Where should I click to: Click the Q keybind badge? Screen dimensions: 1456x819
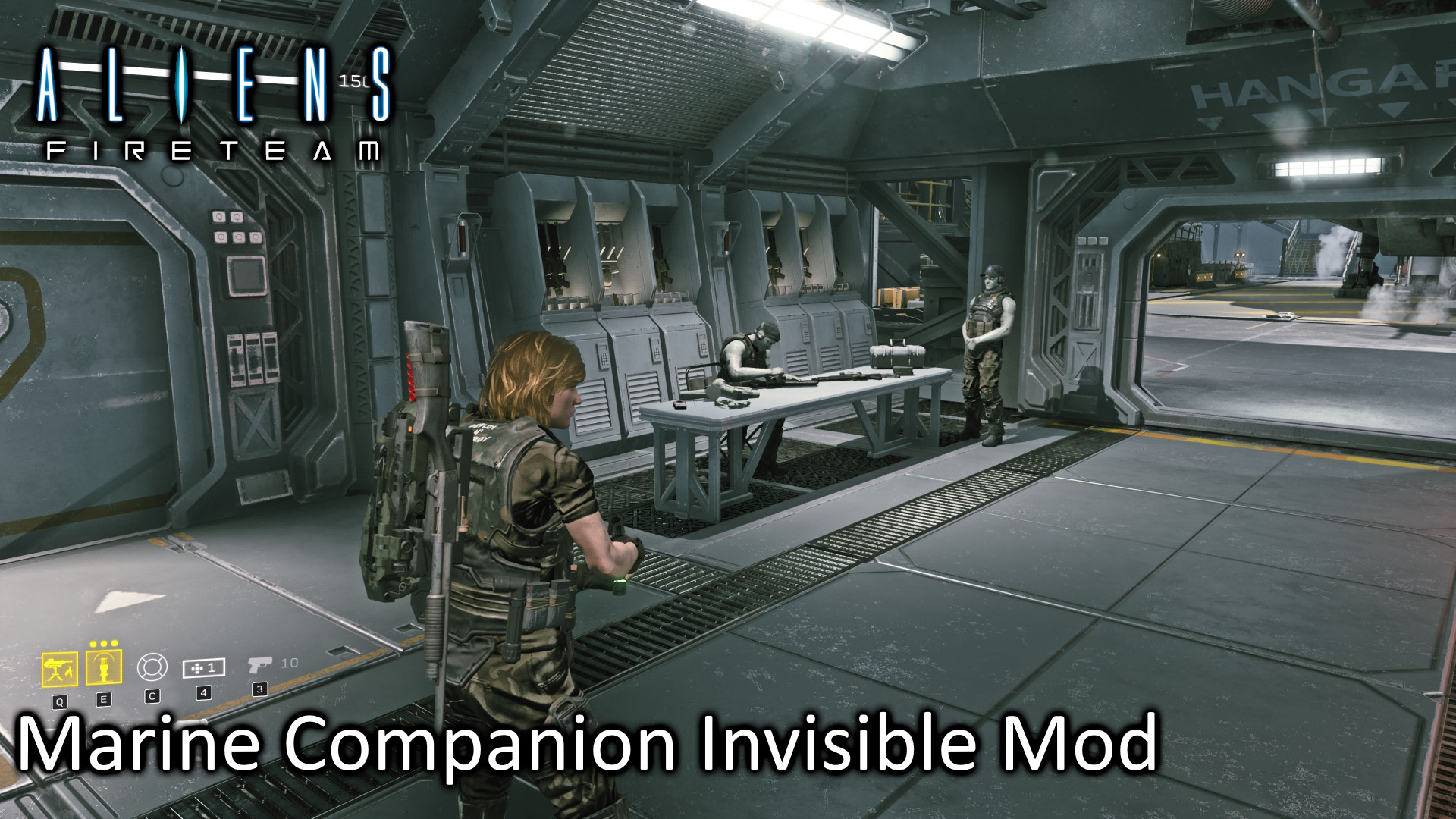point(61,701)
